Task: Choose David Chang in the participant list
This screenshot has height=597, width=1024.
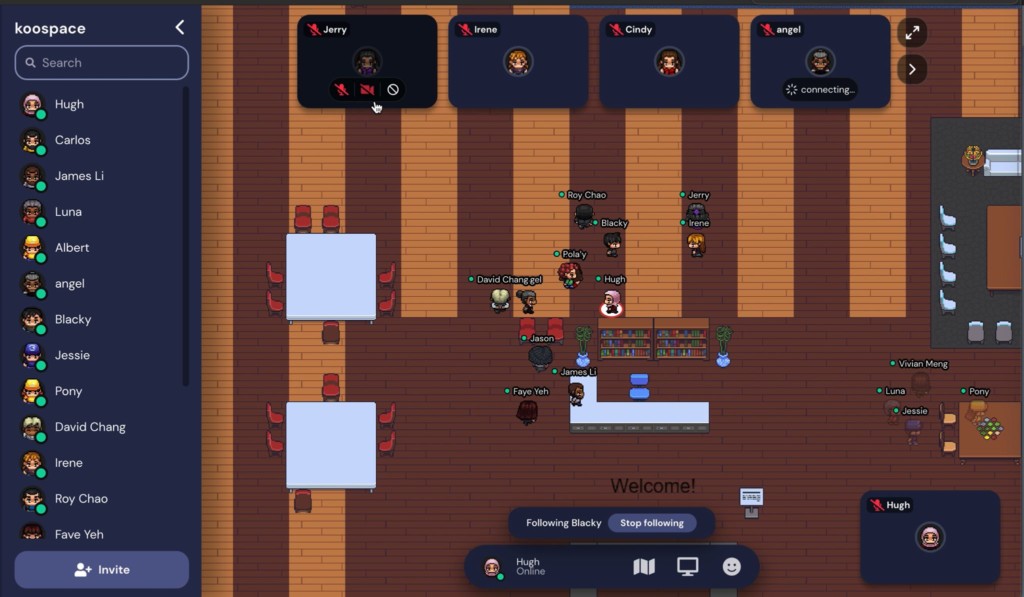Action: click(89, 427)
